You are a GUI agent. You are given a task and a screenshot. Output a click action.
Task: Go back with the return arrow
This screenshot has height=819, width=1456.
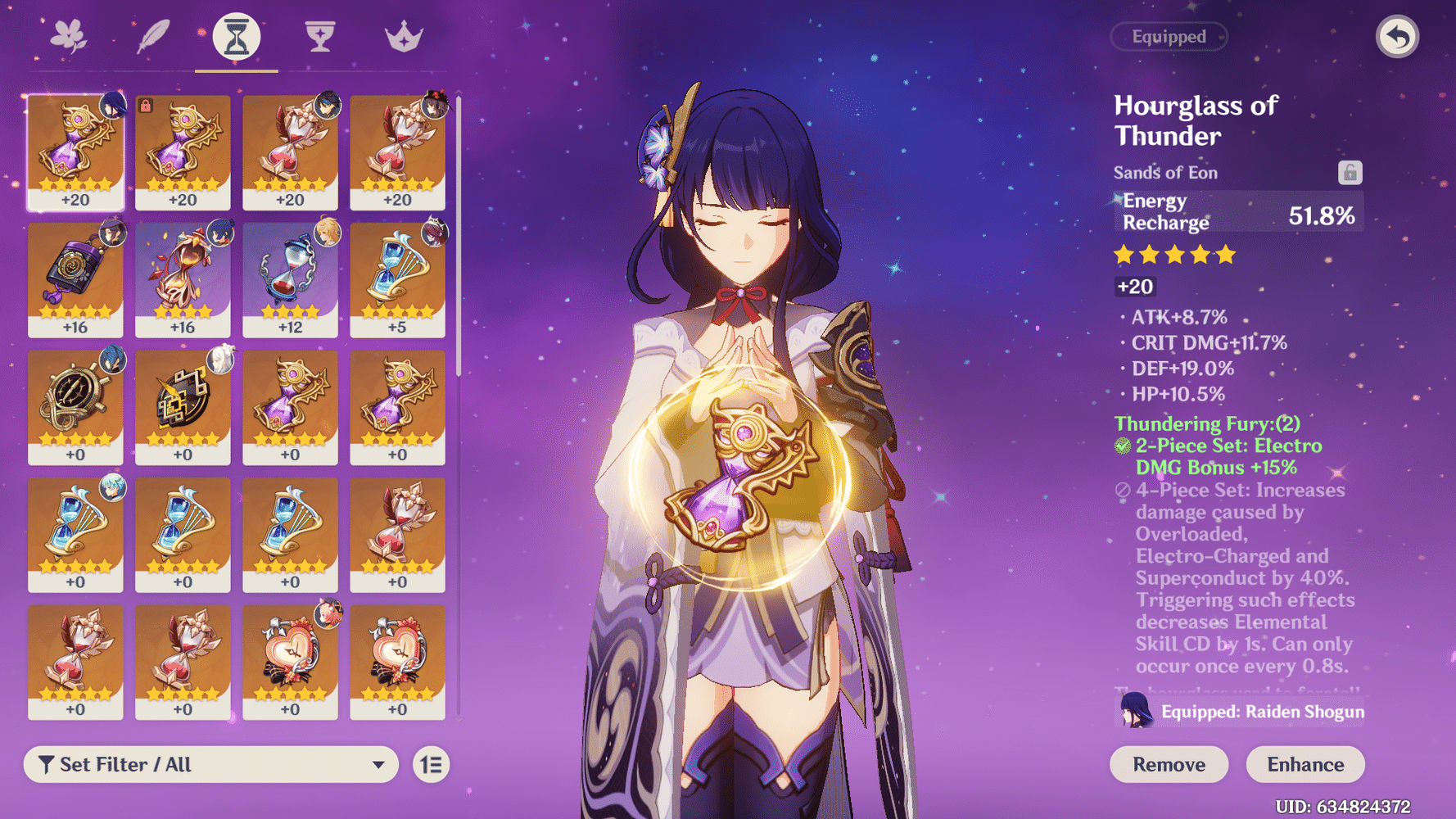tap(1397, 37)
